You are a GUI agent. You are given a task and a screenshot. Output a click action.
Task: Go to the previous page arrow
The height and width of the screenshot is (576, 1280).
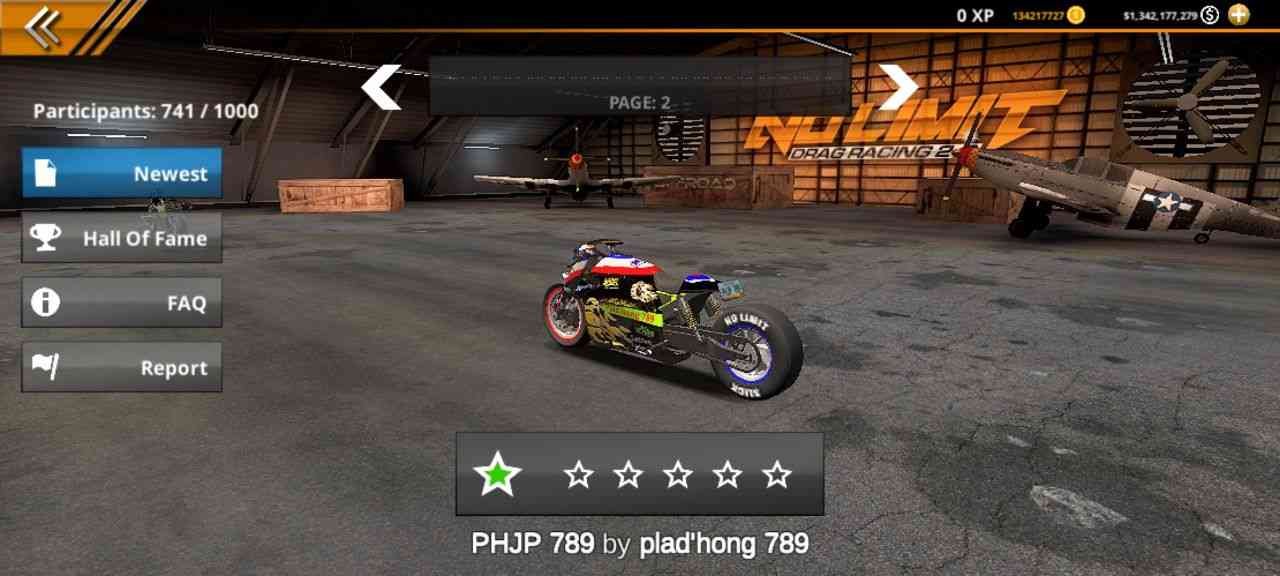pyautogui.click(x=381, y=88)
